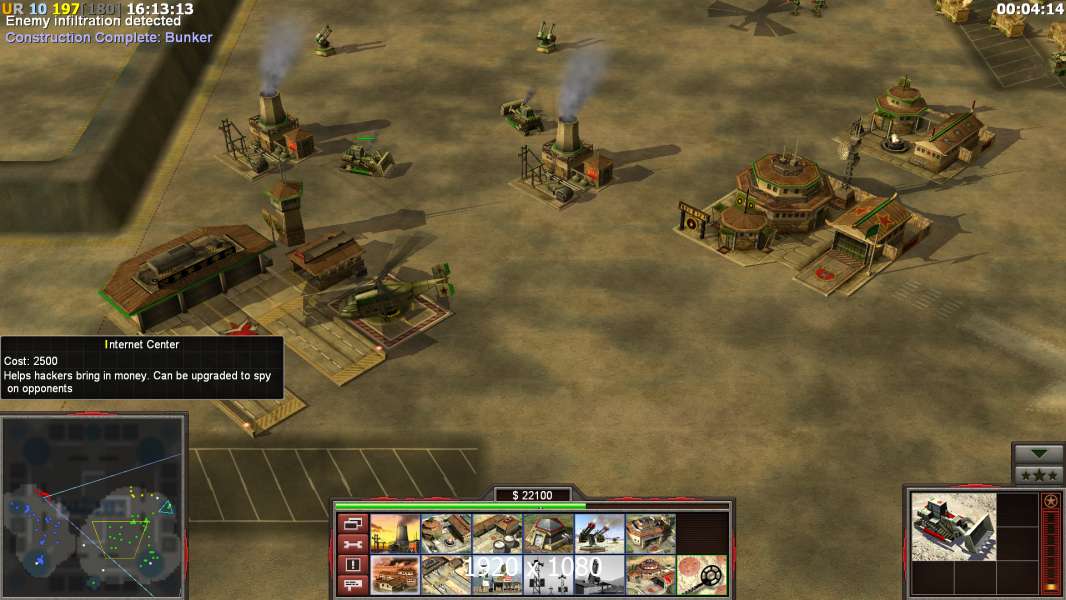Select the Air Field build icon
The height and width of the screenshot is (600, 1066).
point(446,575)
